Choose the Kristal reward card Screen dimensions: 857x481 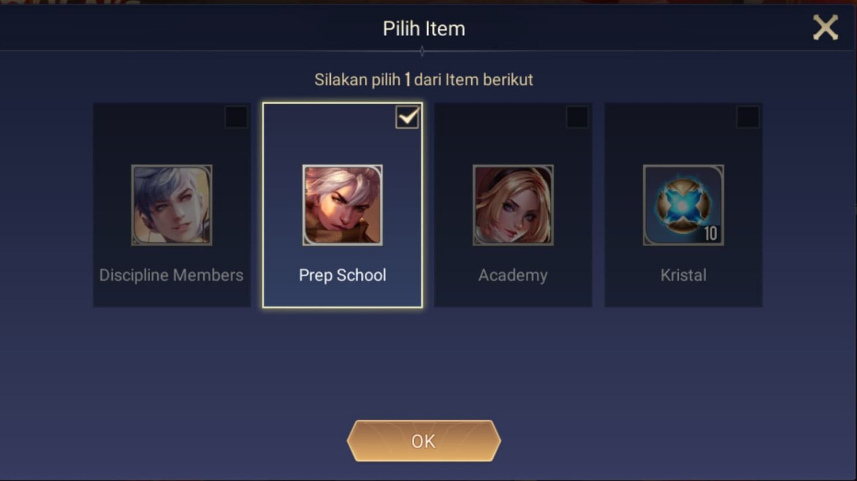tap(683, 206)
